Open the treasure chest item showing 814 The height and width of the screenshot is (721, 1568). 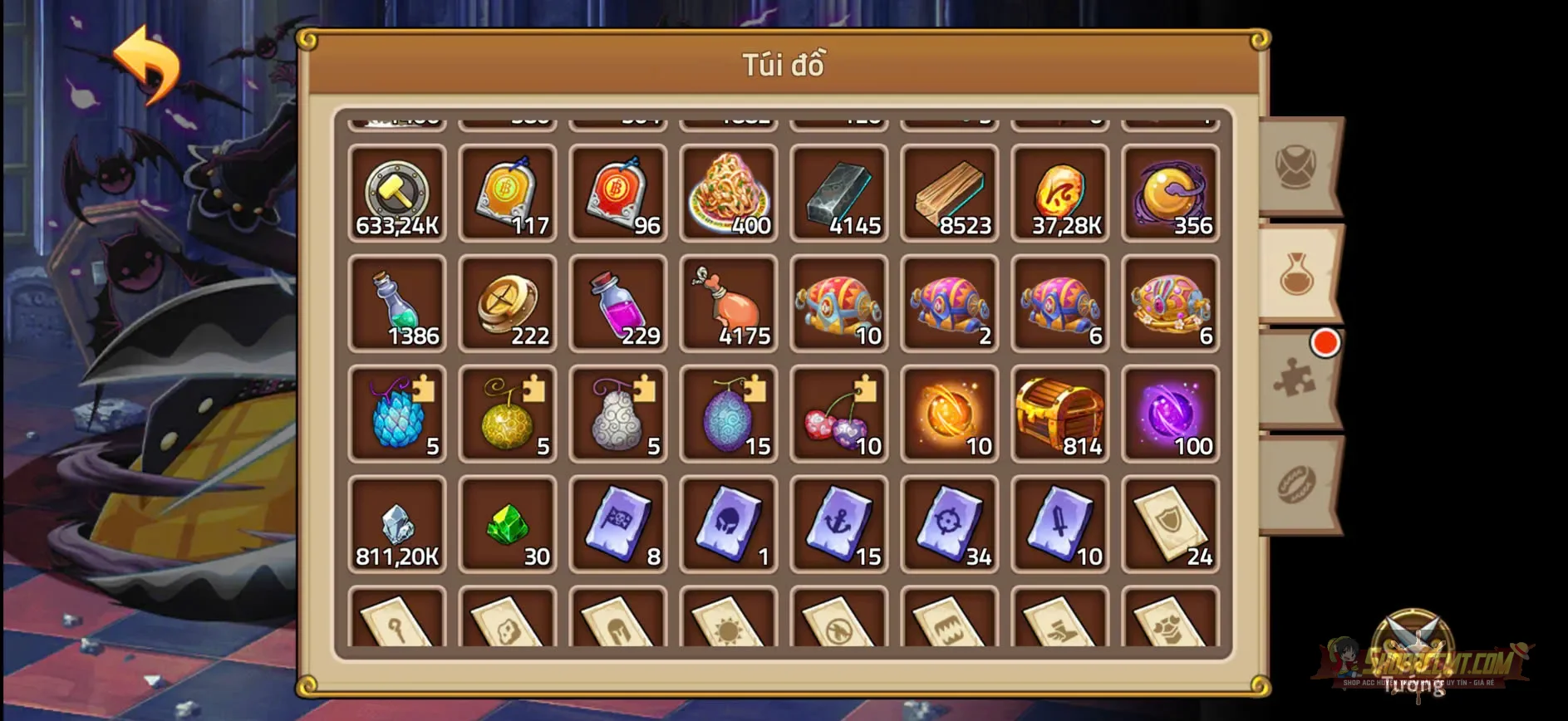tap(1060, 414)
